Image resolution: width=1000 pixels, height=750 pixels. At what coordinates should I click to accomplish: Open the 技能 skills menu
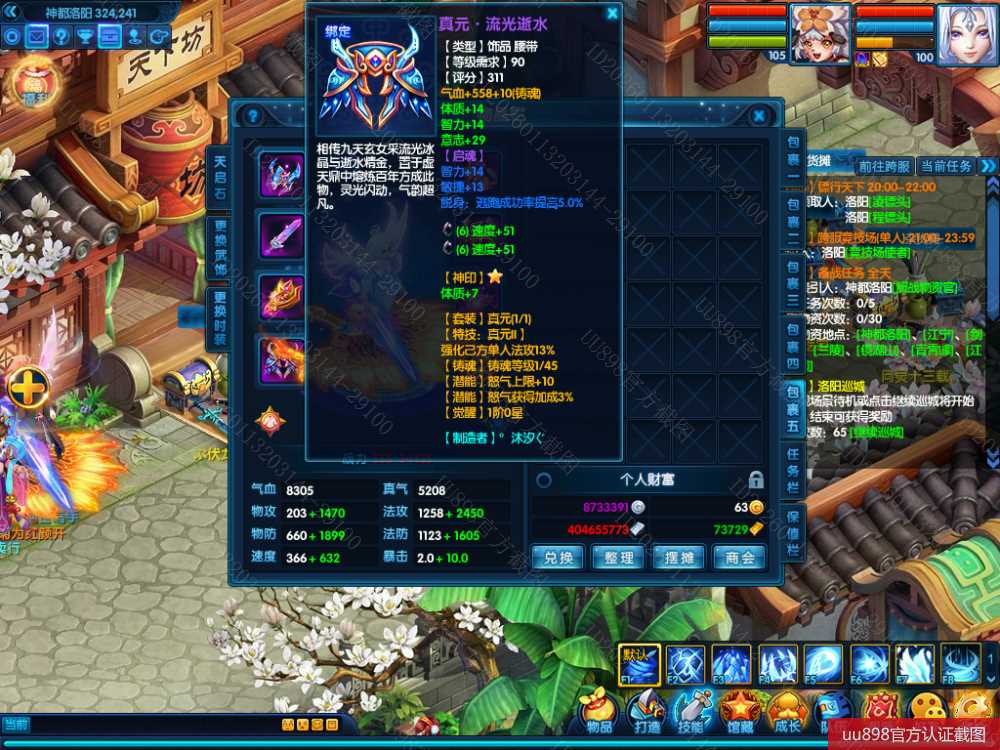click(691, 708)
